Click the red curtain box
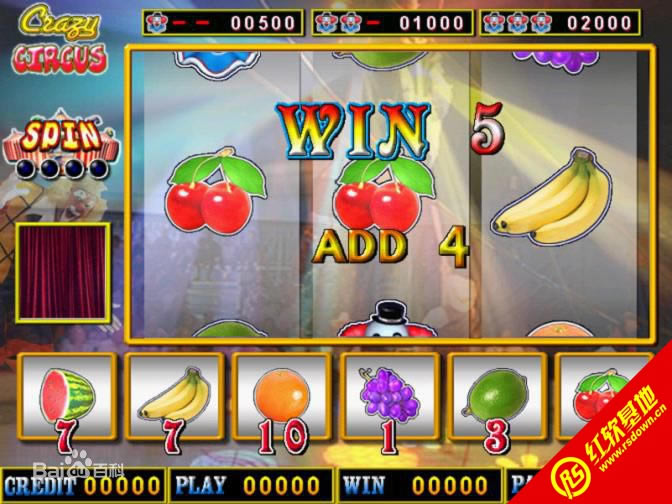Viewport: 672px width, 504px height. (62, 272)
